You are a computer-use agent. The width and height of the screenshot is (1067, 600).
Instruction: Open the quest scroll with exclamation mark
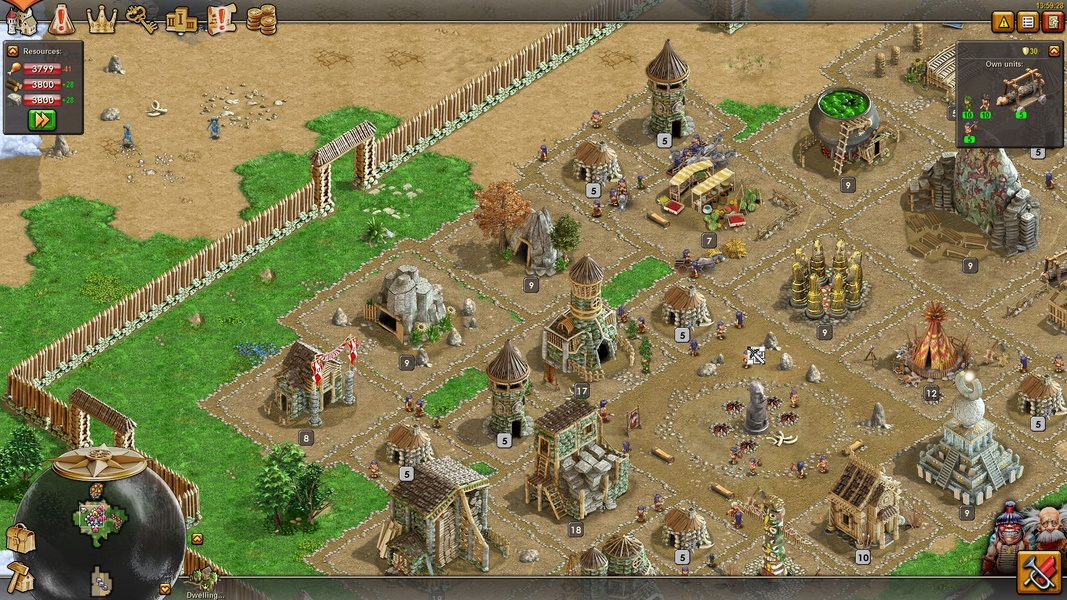click(221, 19)
